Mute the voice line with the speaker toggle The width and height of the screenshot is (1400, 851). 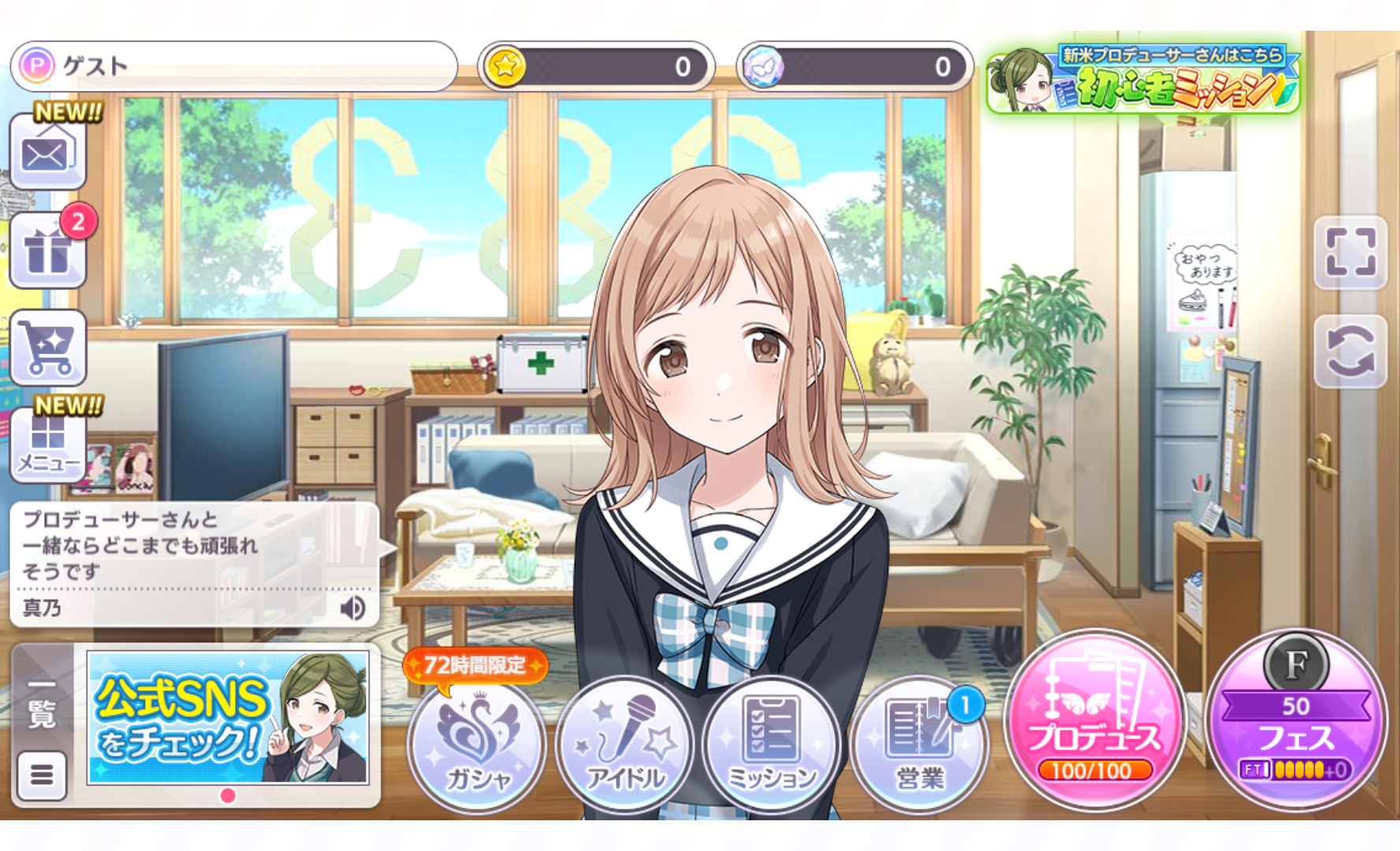click(353, 609)
